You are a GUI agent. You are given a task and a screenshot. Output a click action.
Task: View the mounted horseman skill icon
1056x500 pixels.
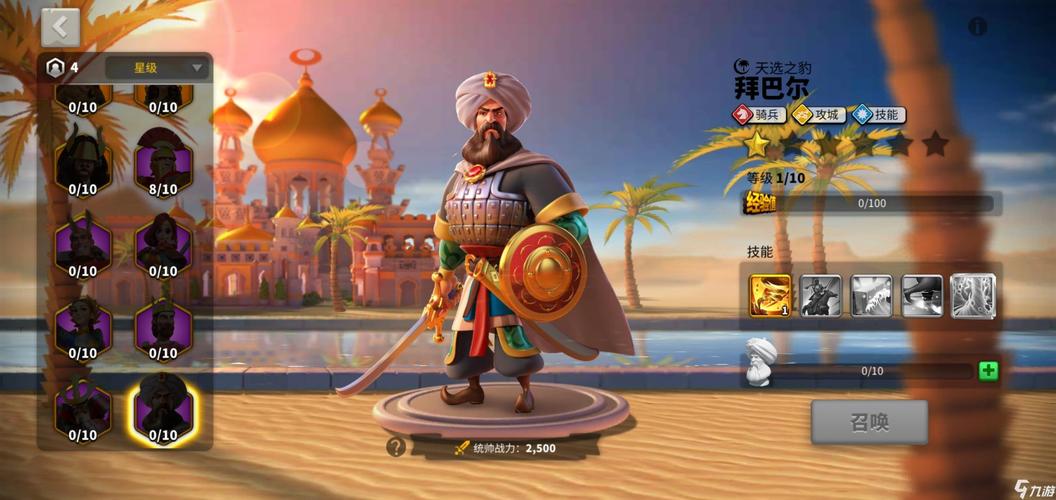point(820,295)
